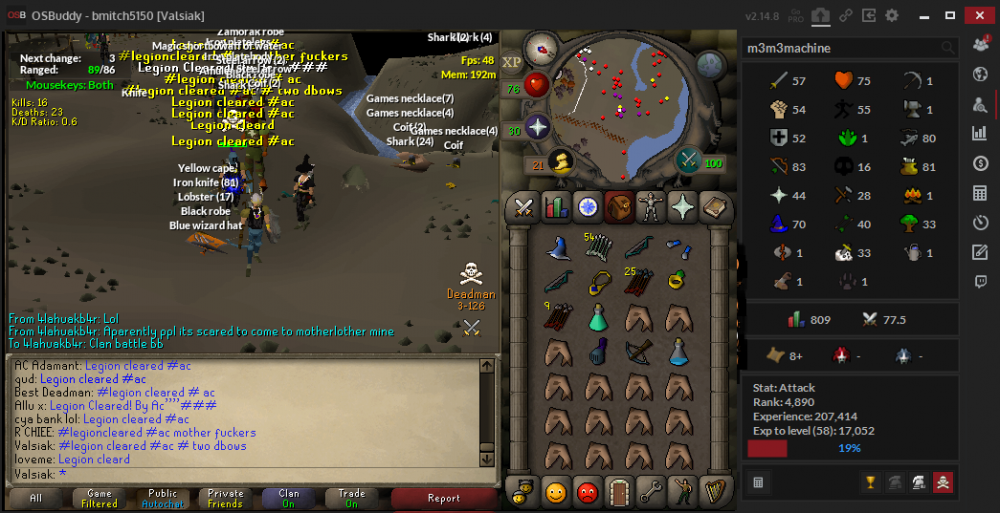
Task: Select the blue wizard hat in inventory
Action: (x=558, y=248)
